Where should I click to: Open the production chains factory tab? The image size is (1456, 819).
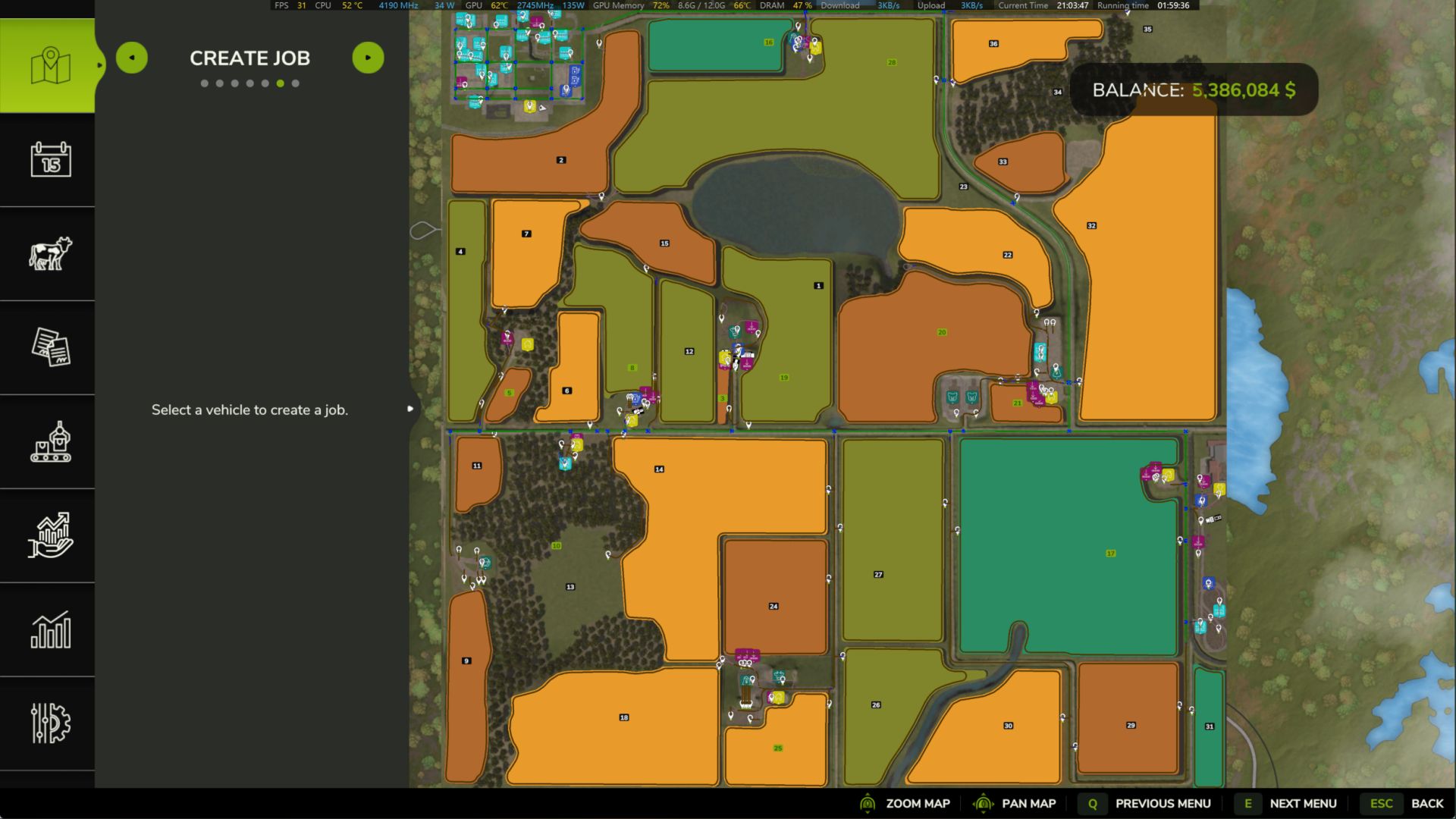50,441
